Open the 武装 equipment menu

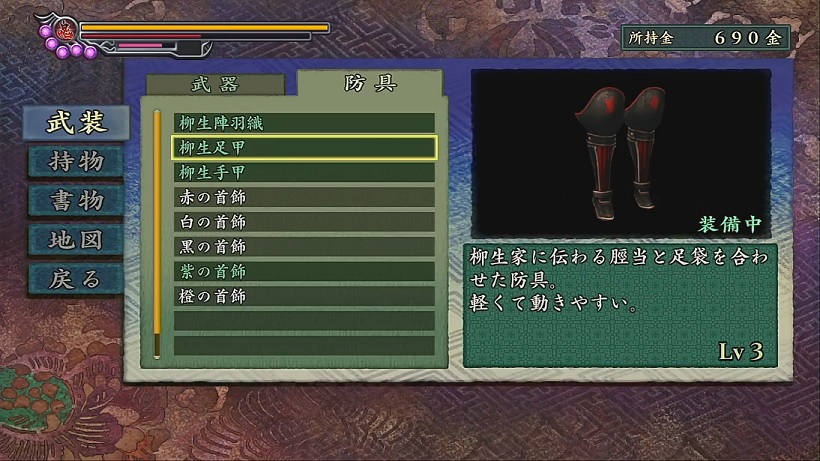[77, 121]
